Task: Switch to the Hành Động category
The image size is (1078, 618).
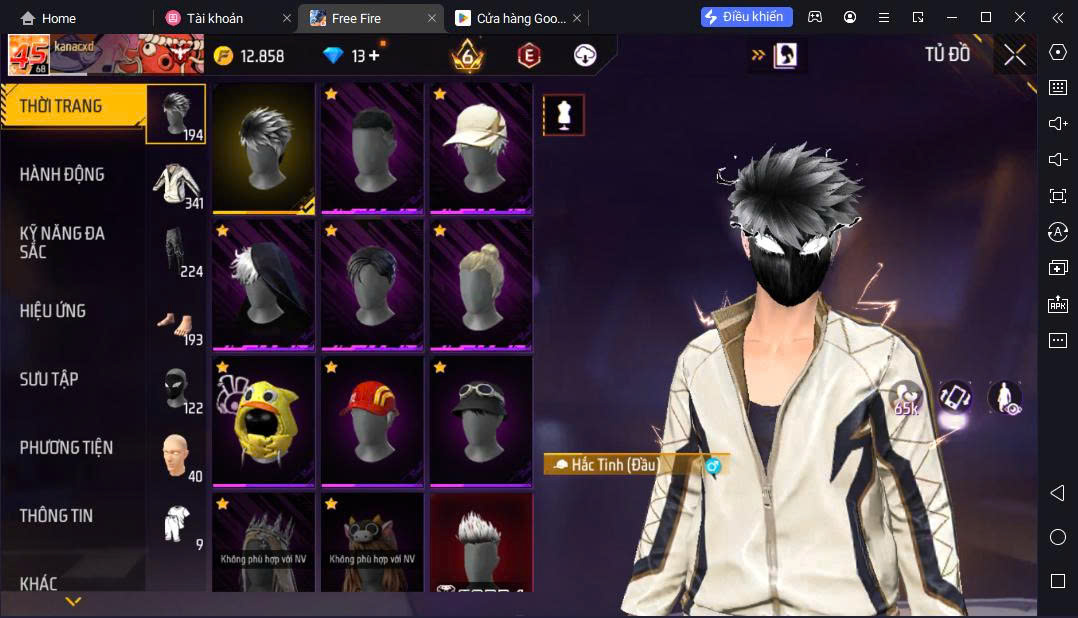Action: point(62,174)
